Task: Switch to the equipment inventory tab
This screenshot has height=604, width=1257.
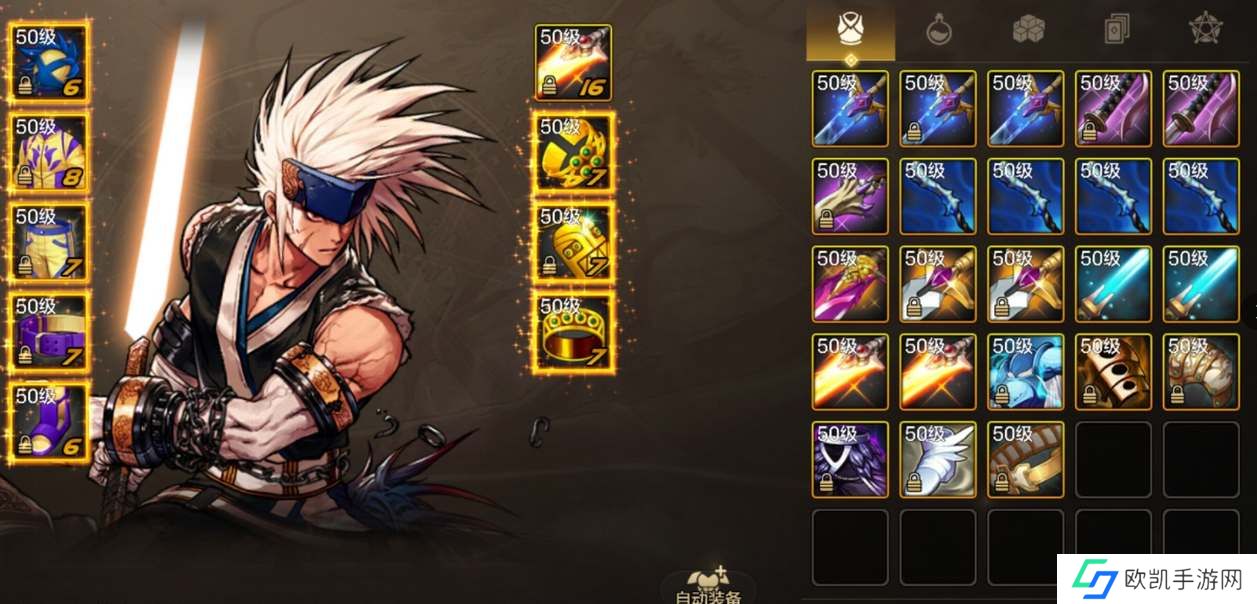Action: tap(851, 31)
